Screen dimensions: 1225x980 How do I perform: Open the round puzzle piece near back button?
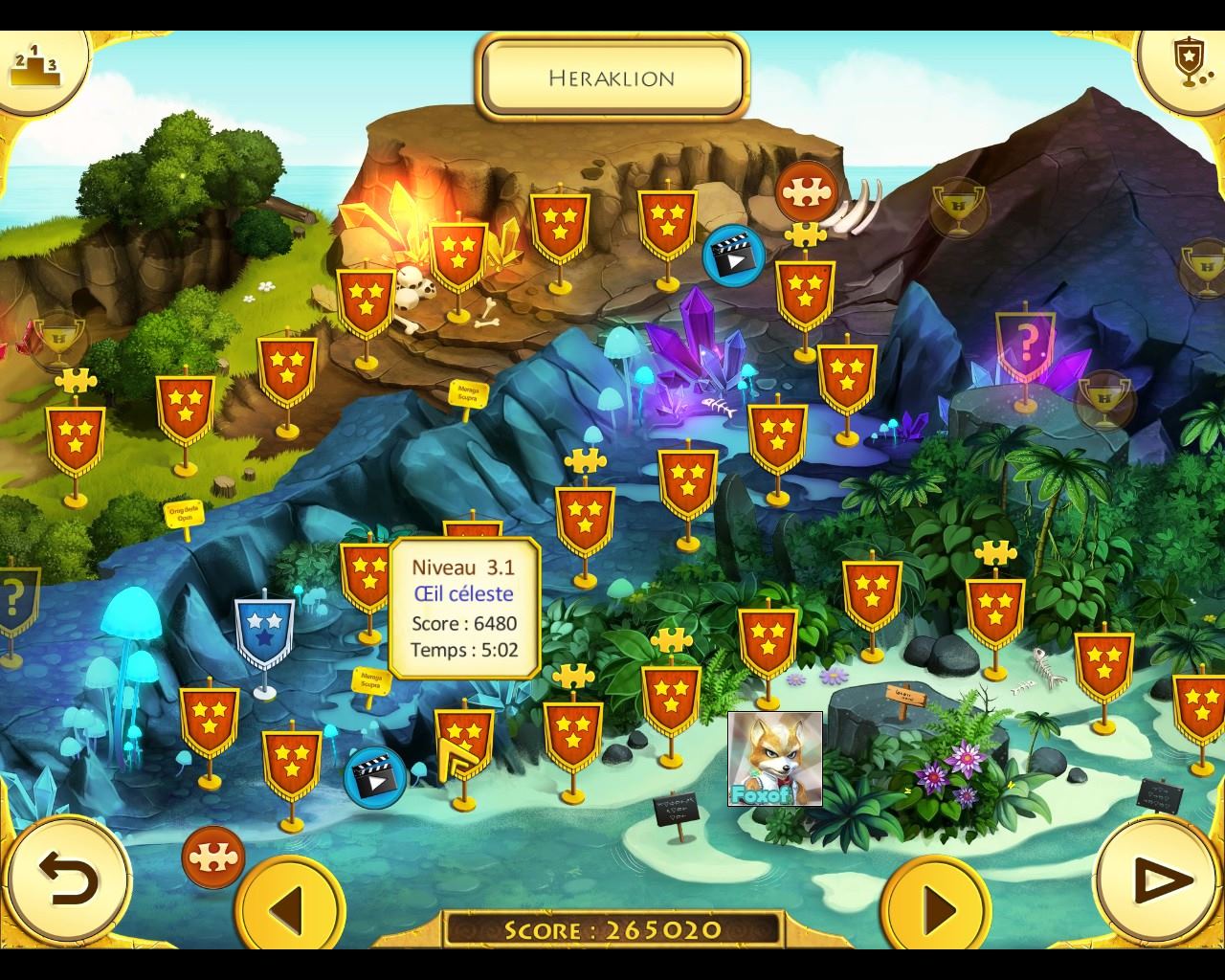click(x=212, y=857)
